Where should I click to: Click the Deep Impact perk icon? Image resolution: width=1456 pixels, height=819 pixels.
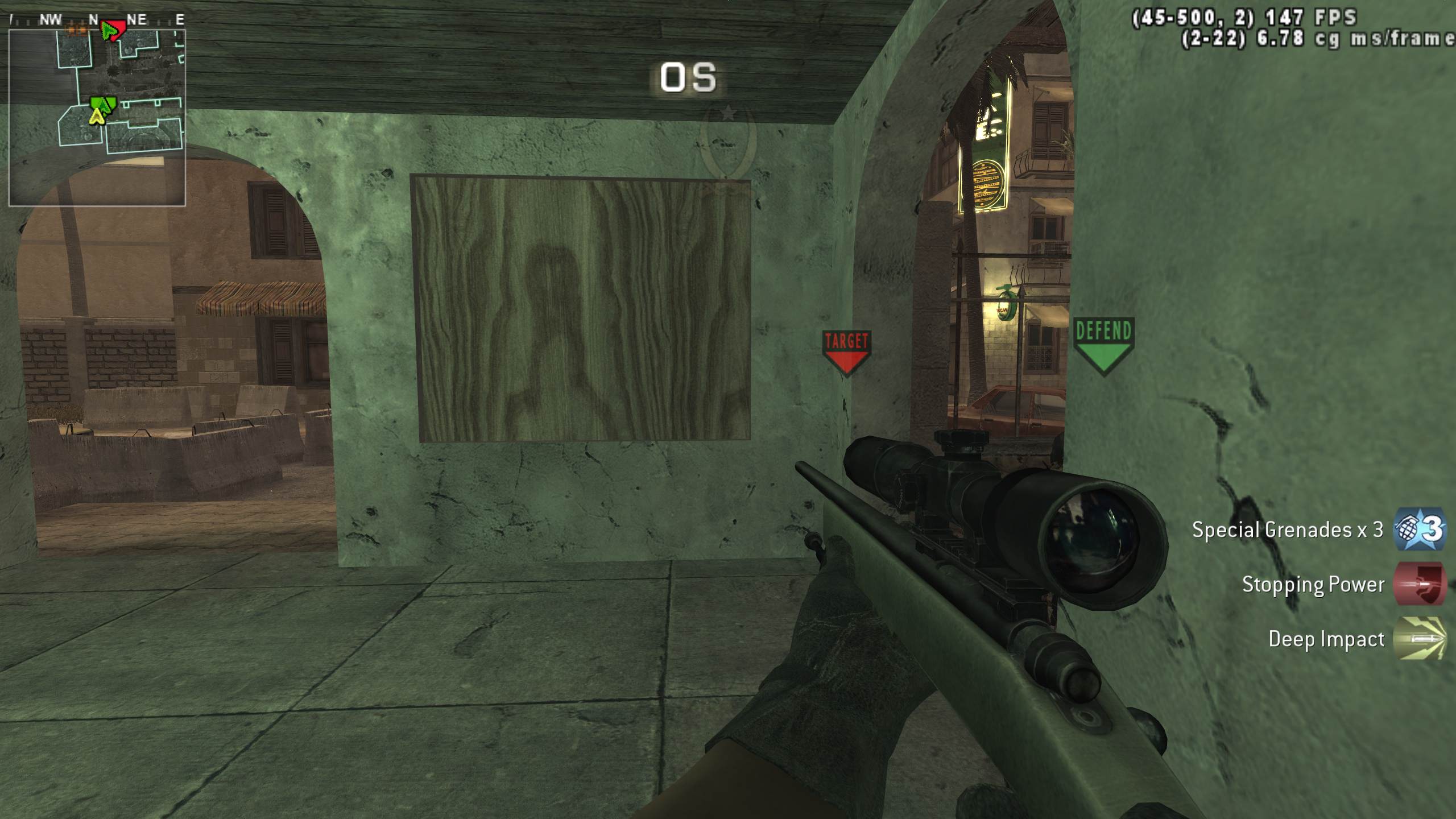(1419, 639)
